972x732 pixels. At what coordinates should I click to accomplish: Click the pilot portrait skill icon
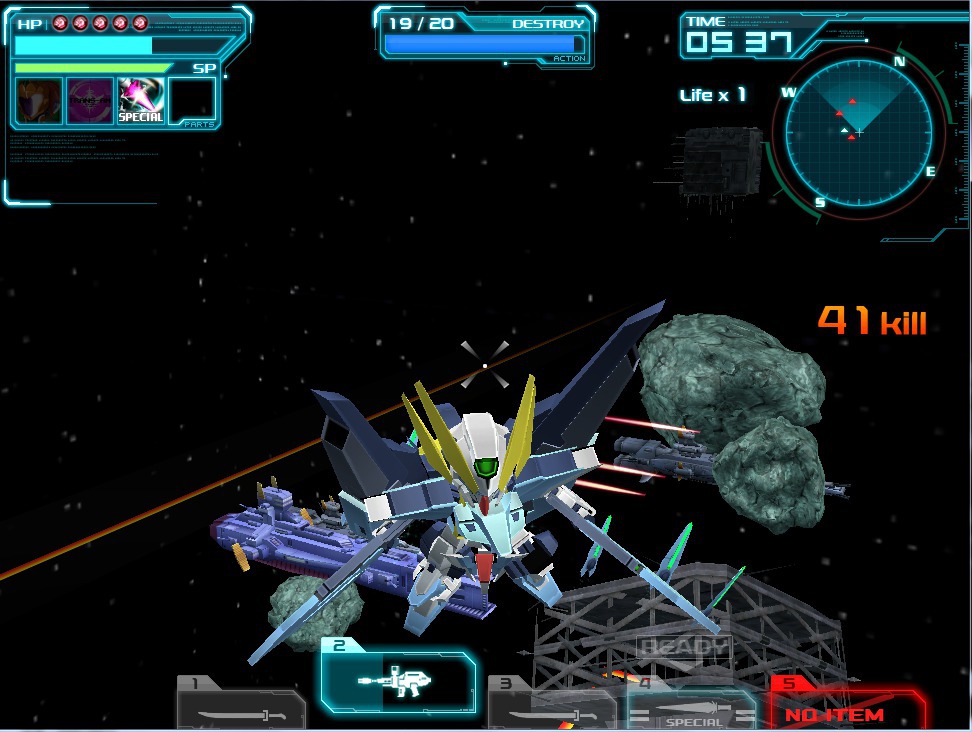[39, 100]
